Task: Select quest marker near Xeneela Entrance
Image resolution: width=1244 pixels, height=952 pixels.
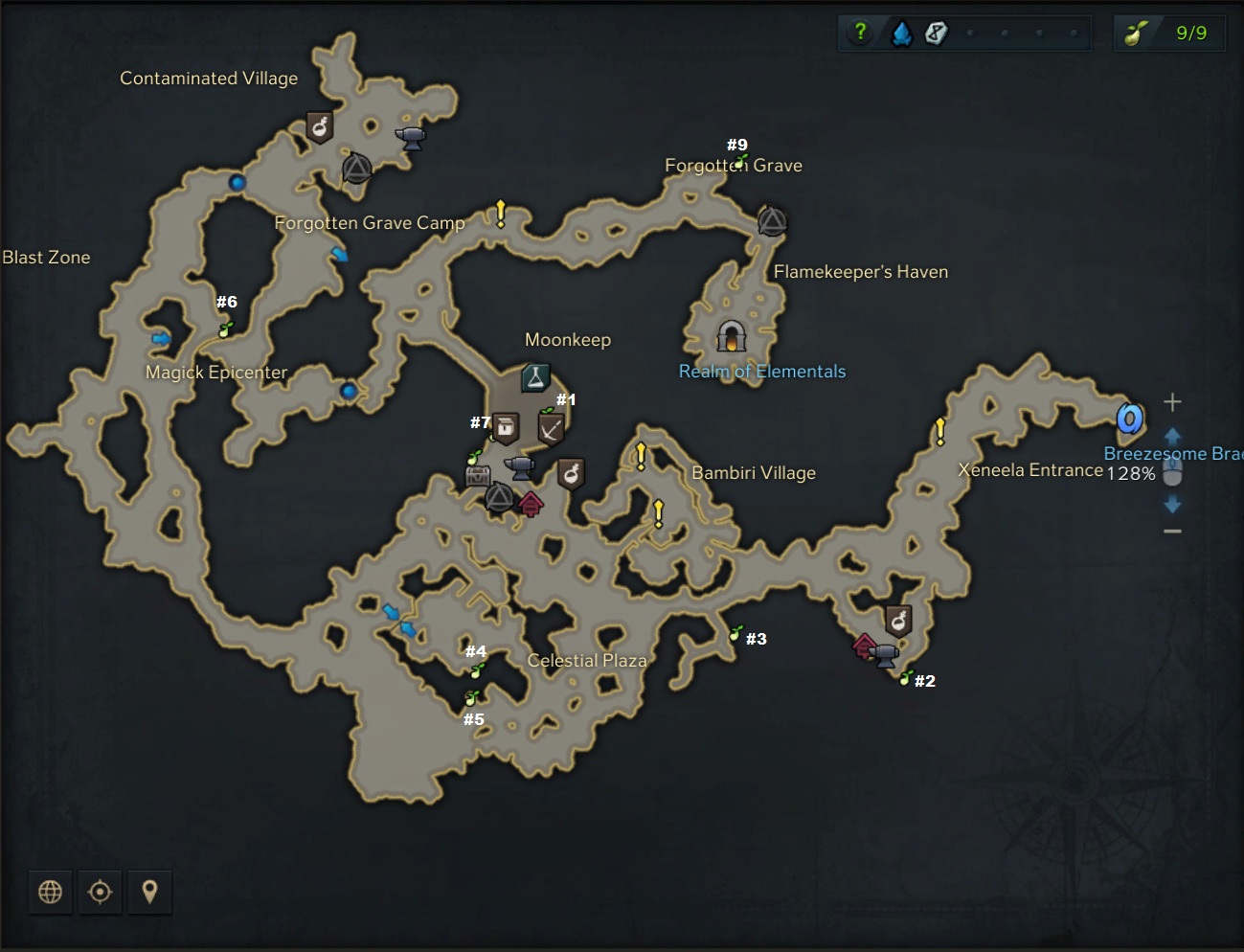Action: point(940,431)
